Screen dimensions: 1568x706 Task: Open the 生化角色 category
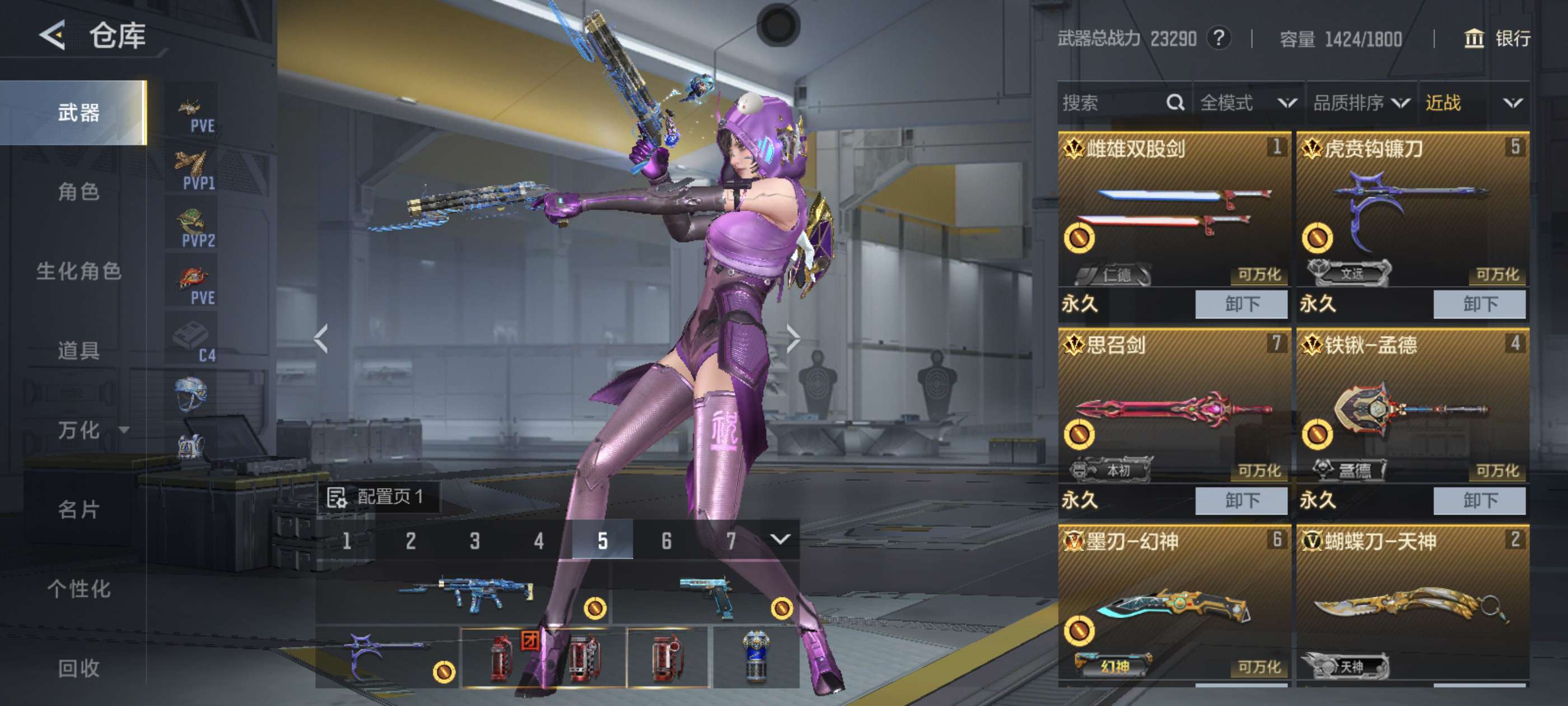[x=78, y=271]
